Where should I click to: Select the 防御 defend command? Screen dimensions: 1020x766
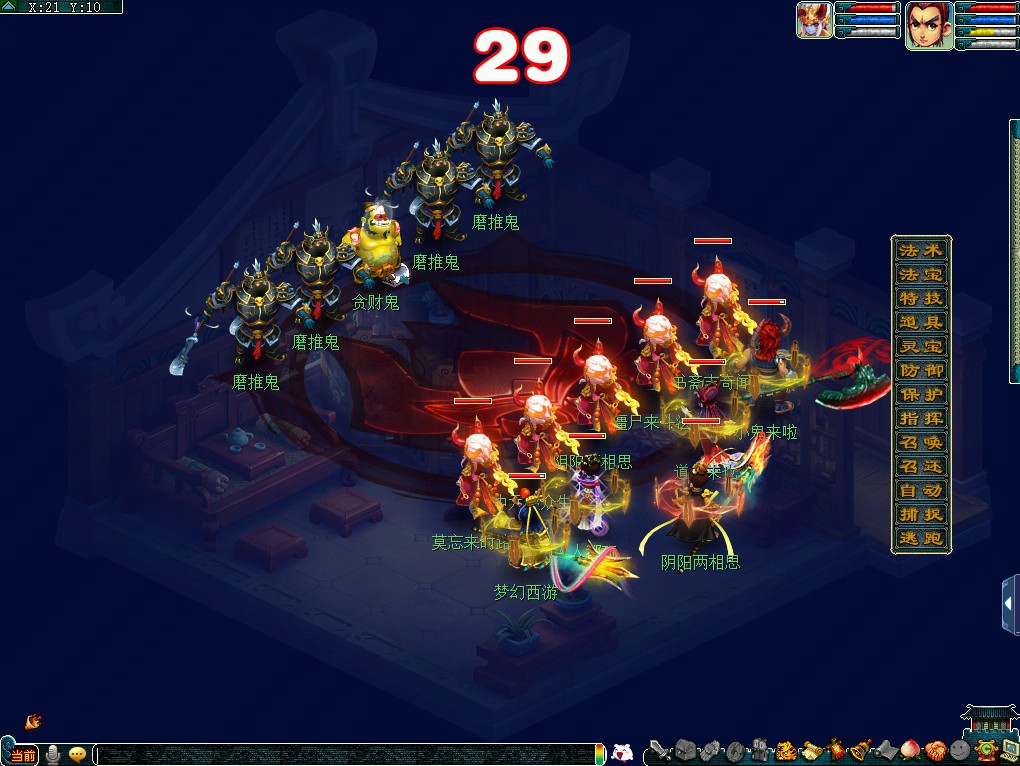[920, 371]
